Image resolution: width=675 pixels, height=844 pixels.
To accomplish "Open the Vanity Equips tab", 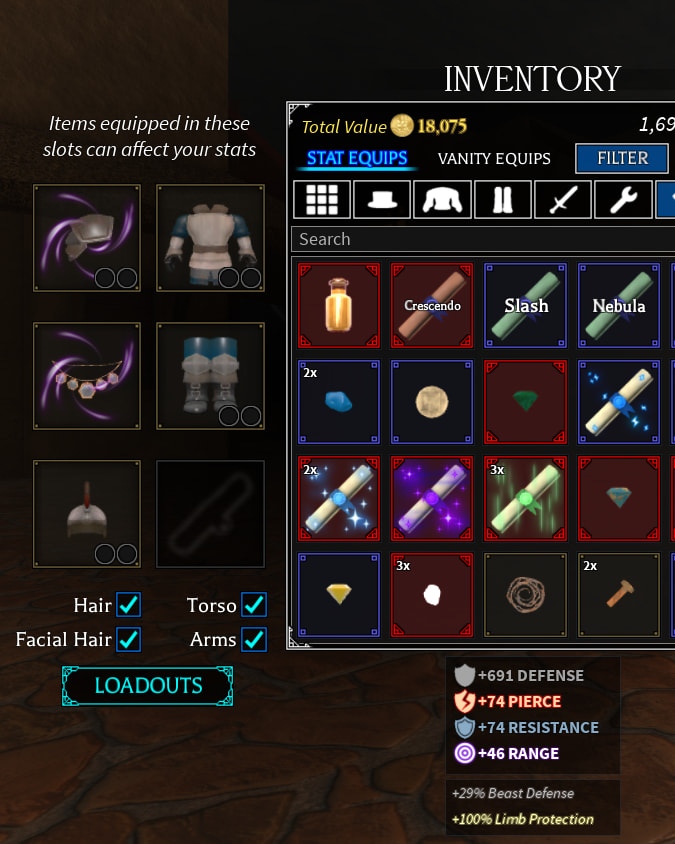I will 494,158.
